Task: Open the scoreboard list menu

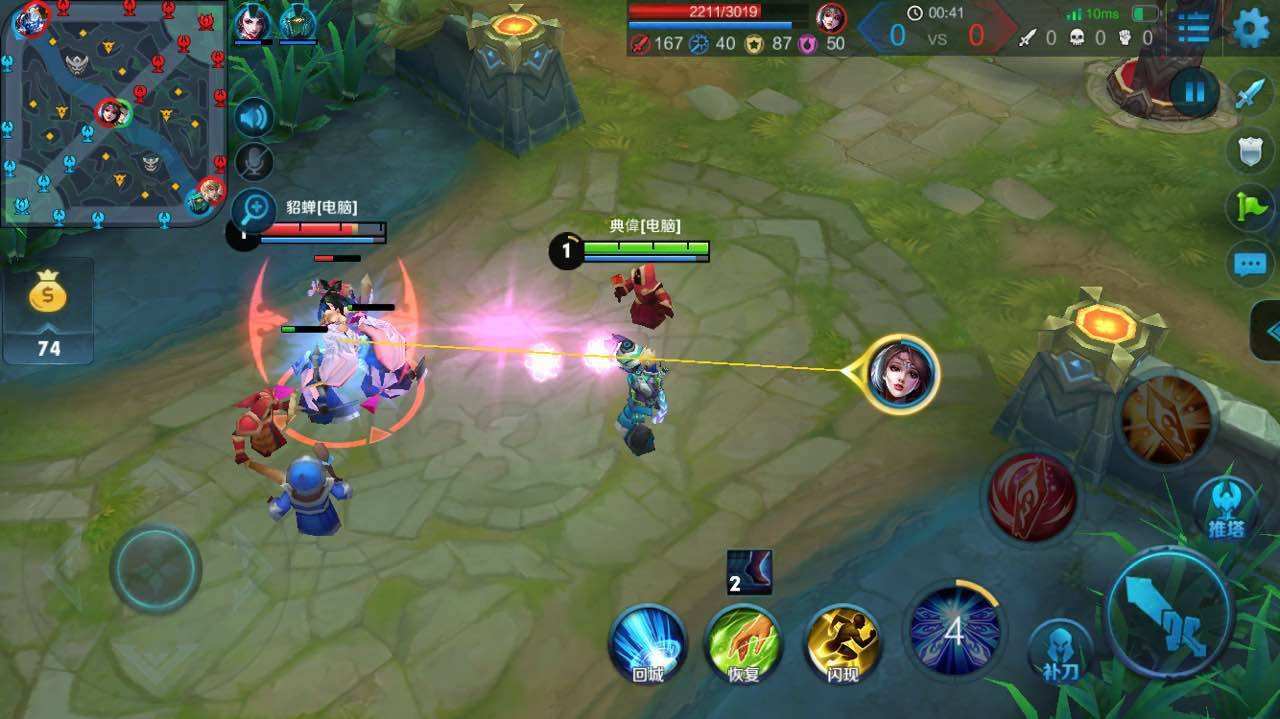Action: coord(1194,28)
